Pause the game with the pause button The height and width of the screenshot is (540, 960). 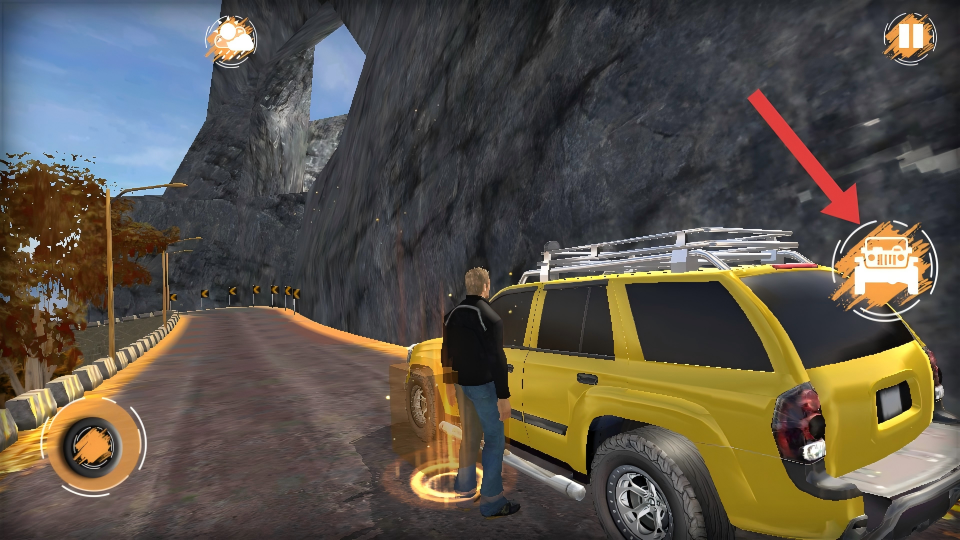coord(909,38)
